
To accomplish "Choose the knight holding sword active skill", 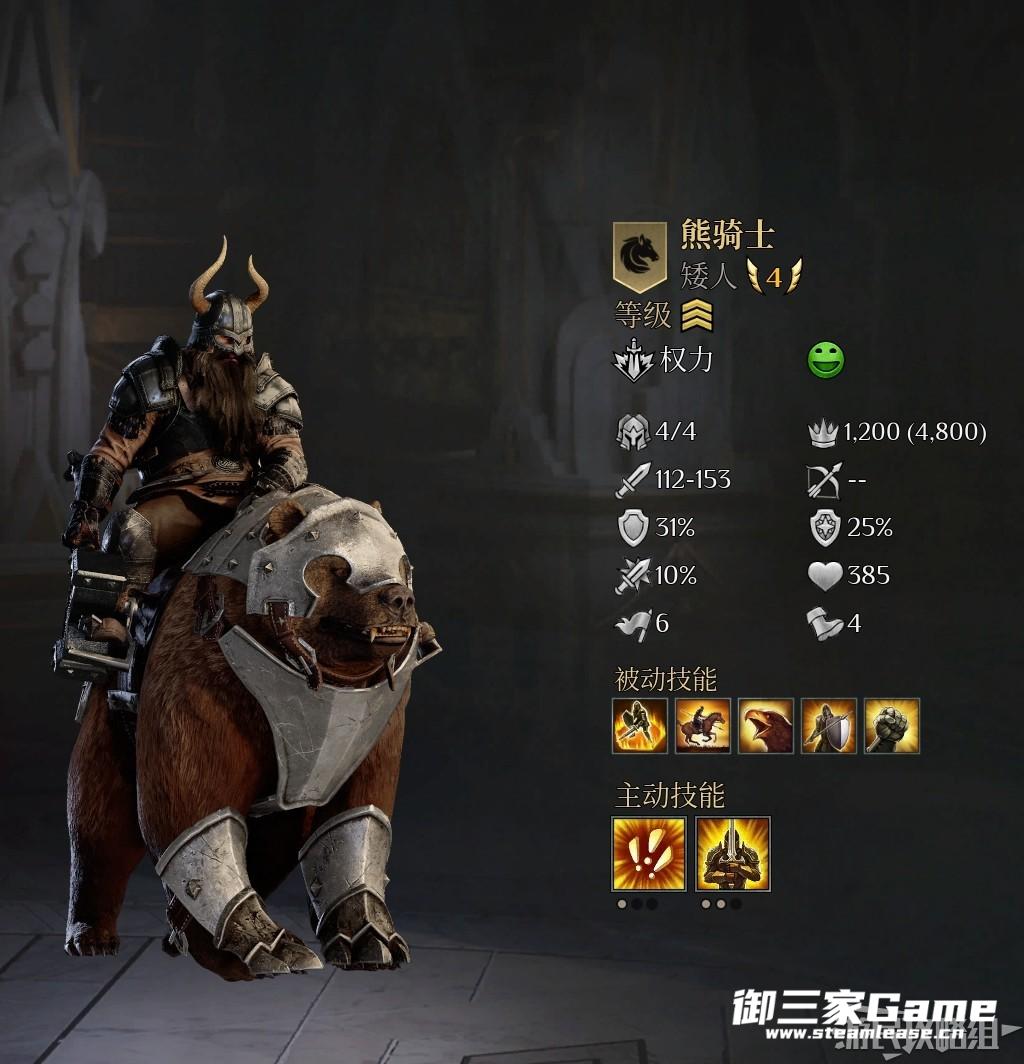I will pyautogui.click(x=733, y=854).
